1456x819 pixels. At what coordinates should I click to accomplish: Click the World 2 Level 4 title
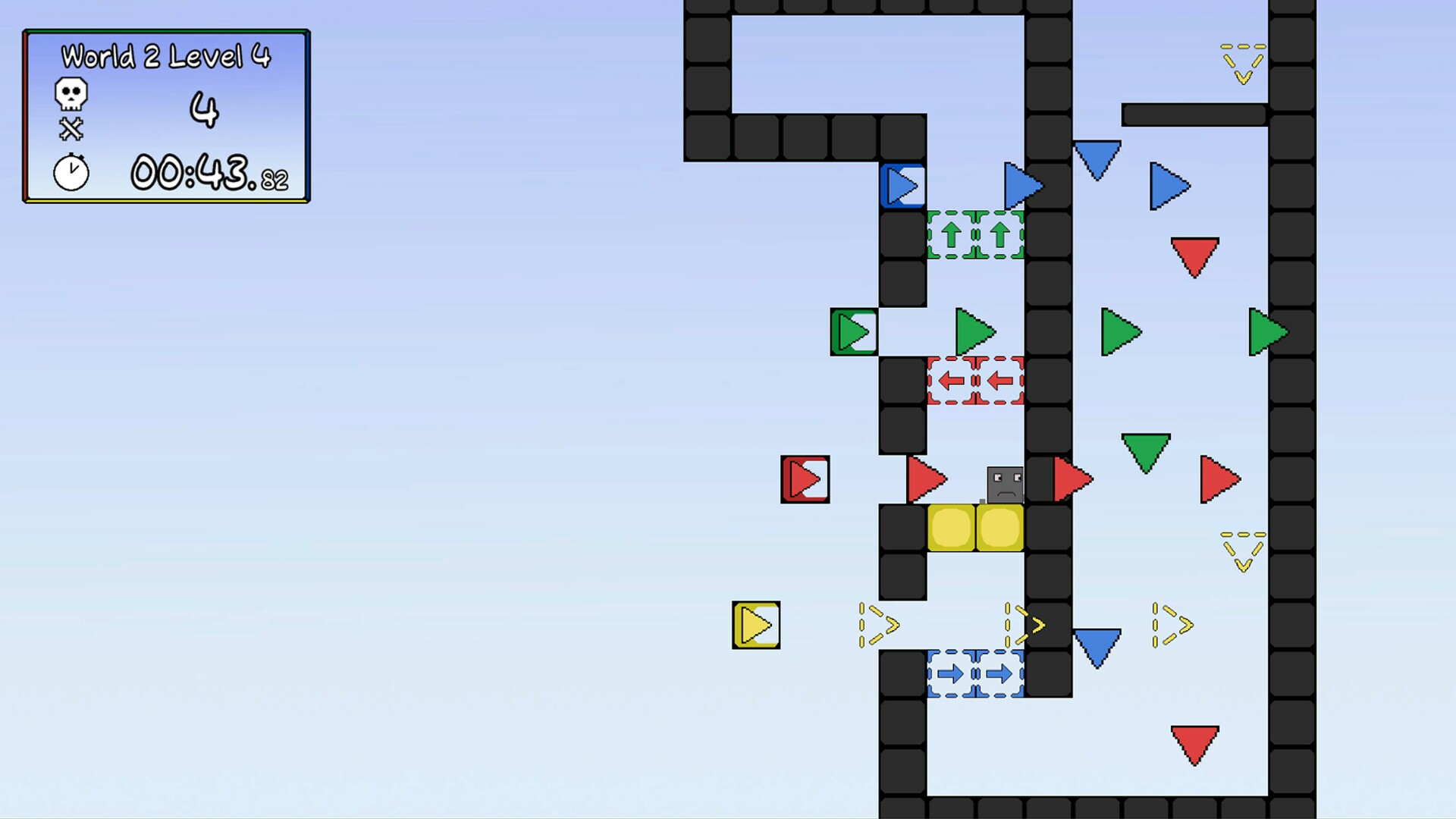coord(167,56)
